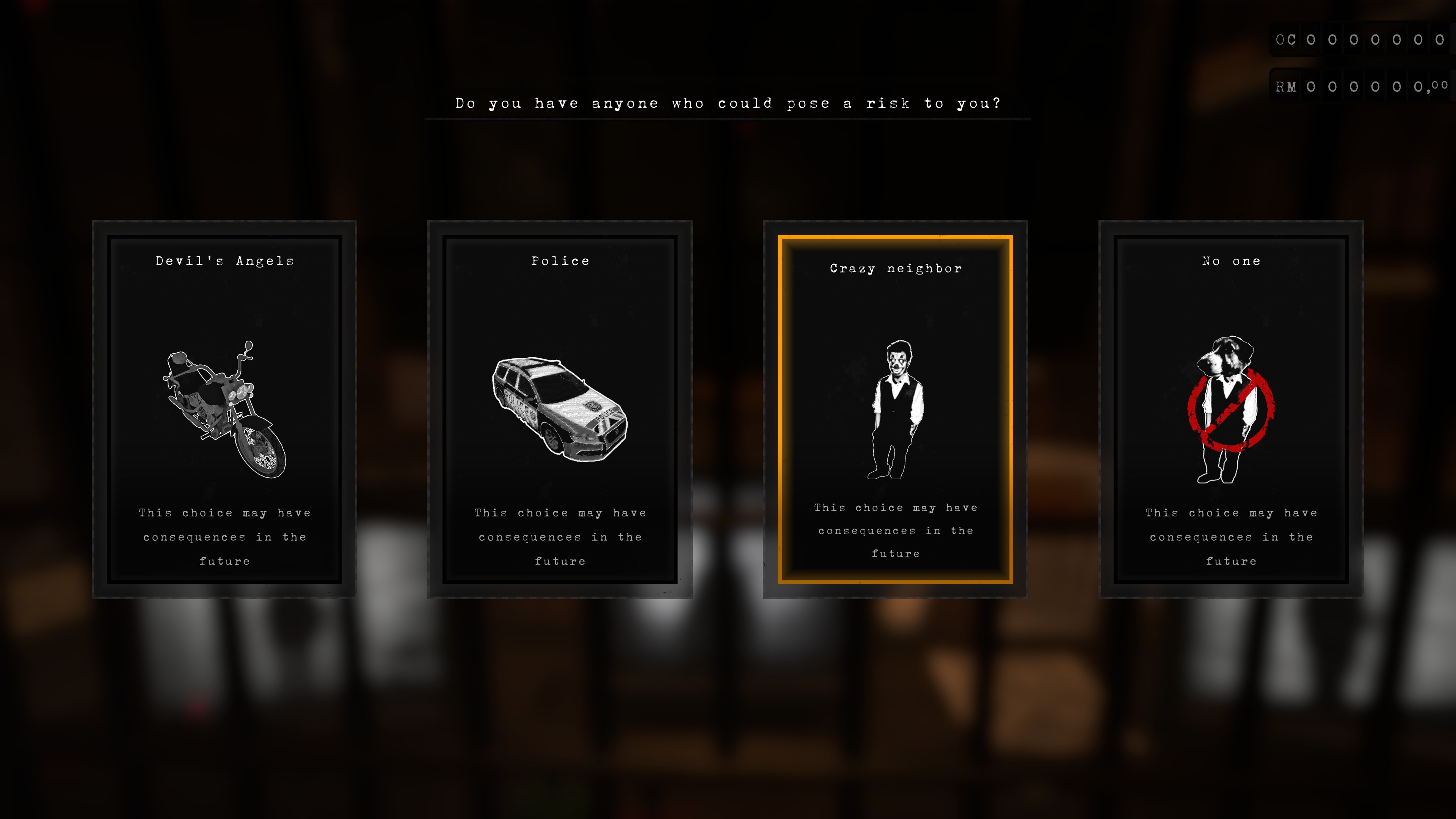Select the Police card
This screenshot has height=819, width=1456.
tap(560, 409)
